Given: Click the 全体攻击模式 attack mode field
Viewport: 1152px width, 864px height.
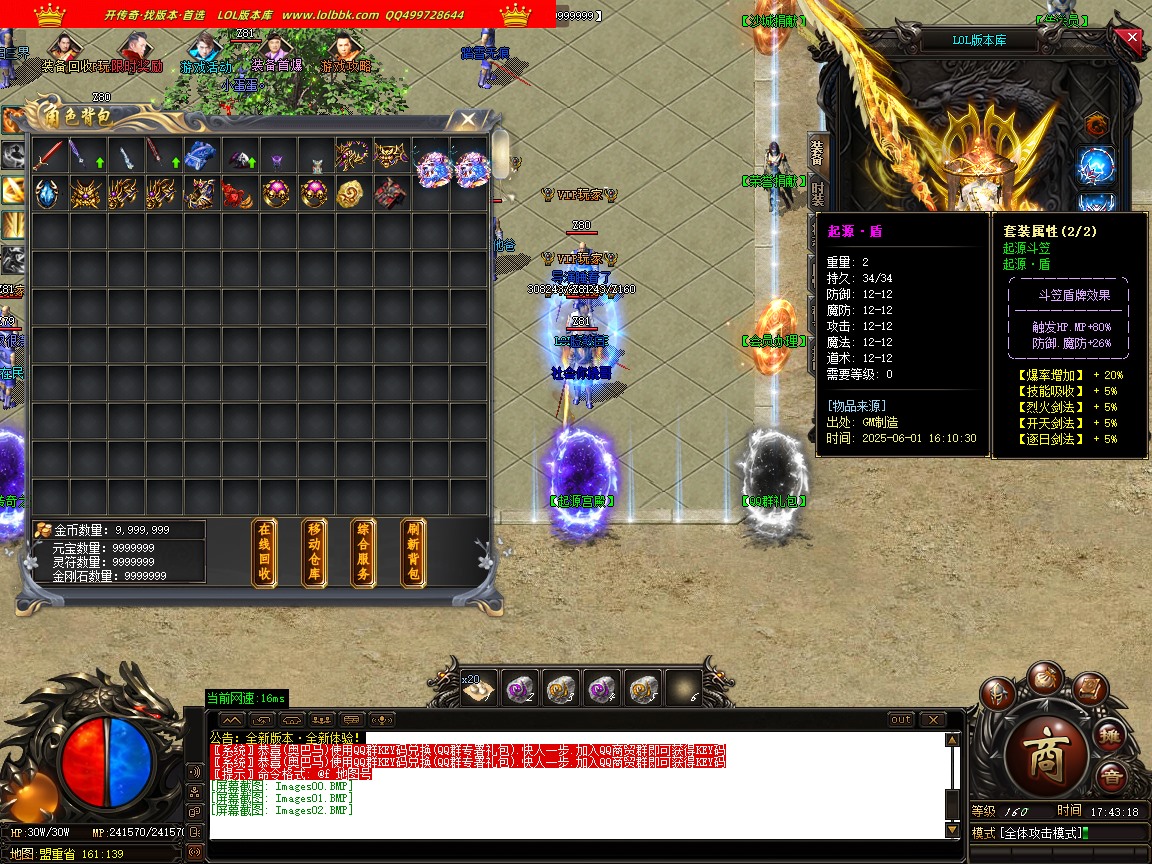Looking at the screenshot, I should click(1042, 833).
